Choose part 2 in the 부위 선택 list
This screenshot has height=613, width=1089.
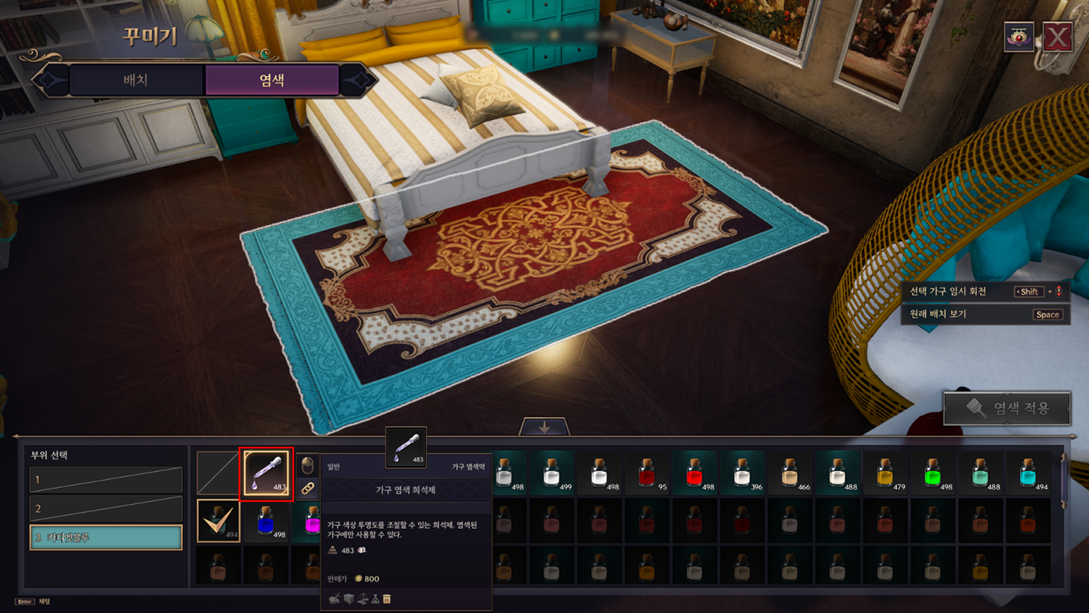(x=106, y=509)
